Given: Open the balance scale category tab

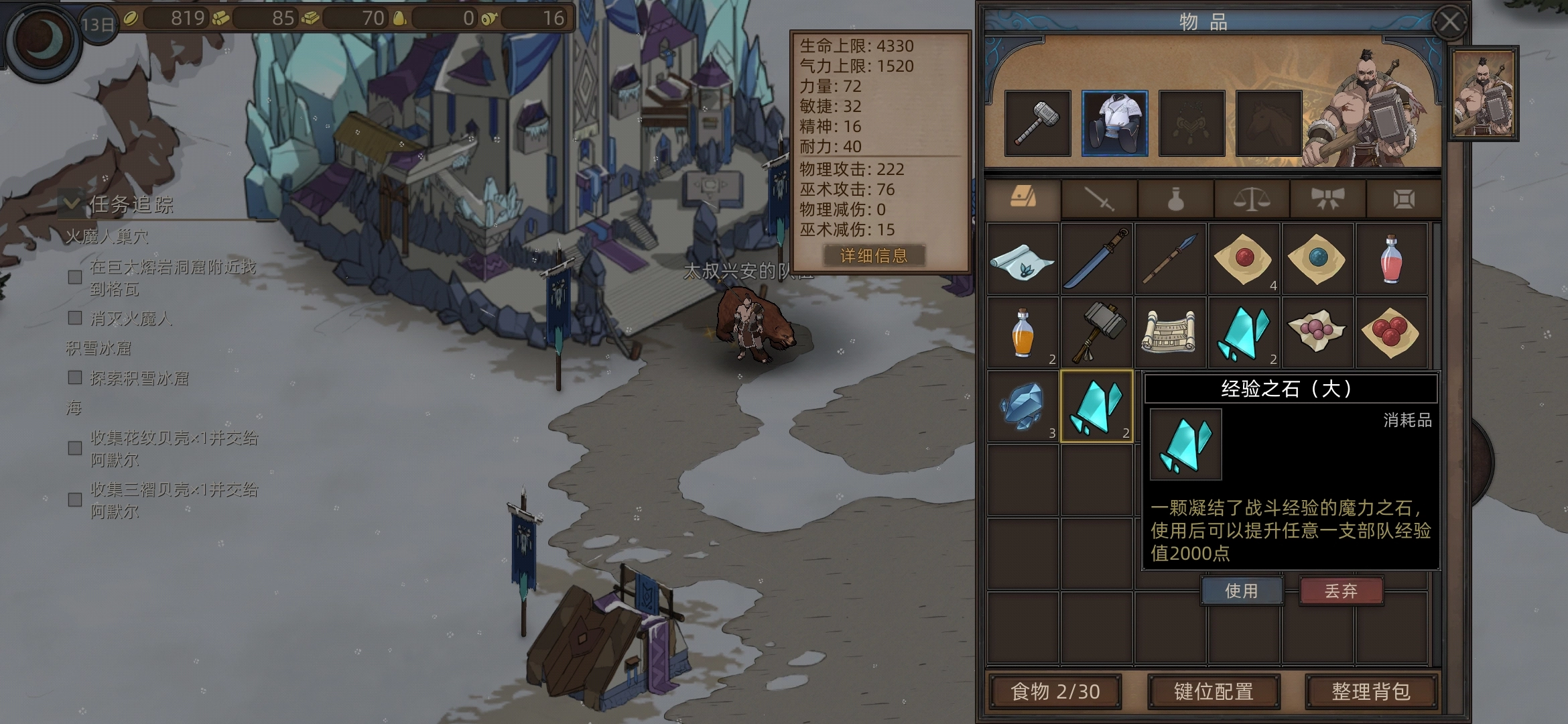Looking at the screenshot, I should tap(1252, 199).
